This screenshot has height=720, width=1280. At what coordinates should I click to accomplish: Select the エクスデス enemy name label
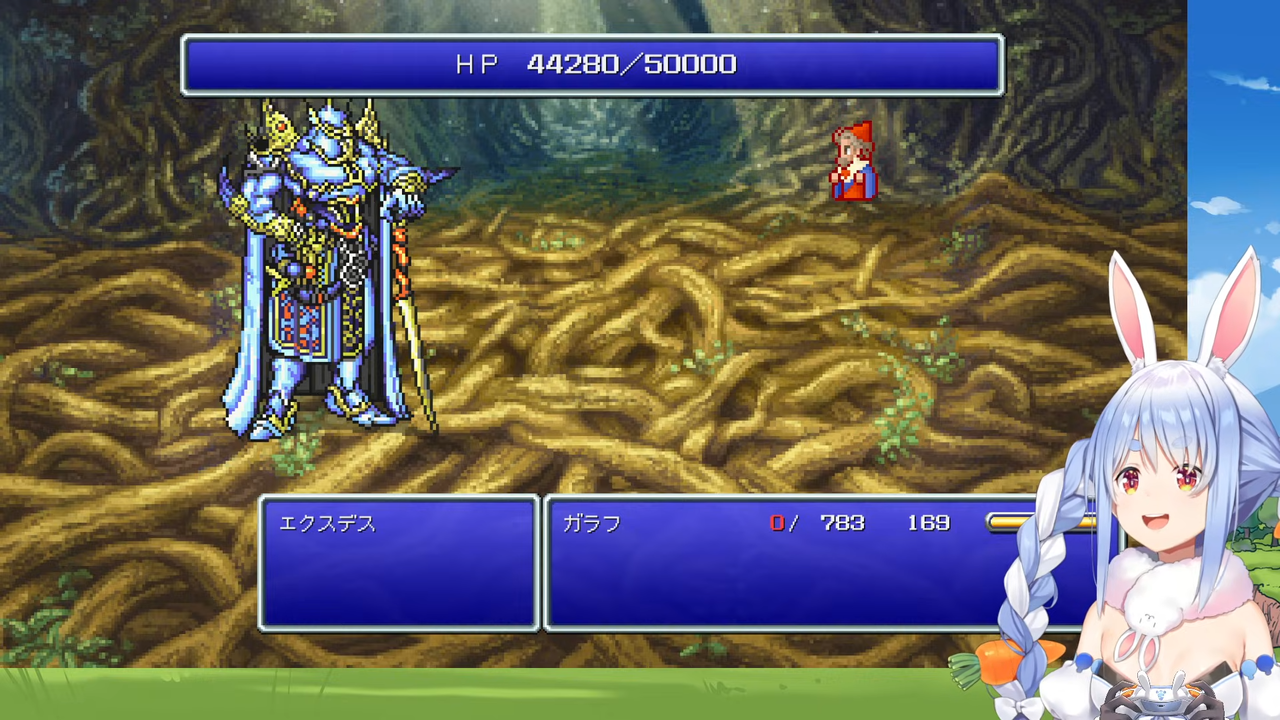point(326,523)
